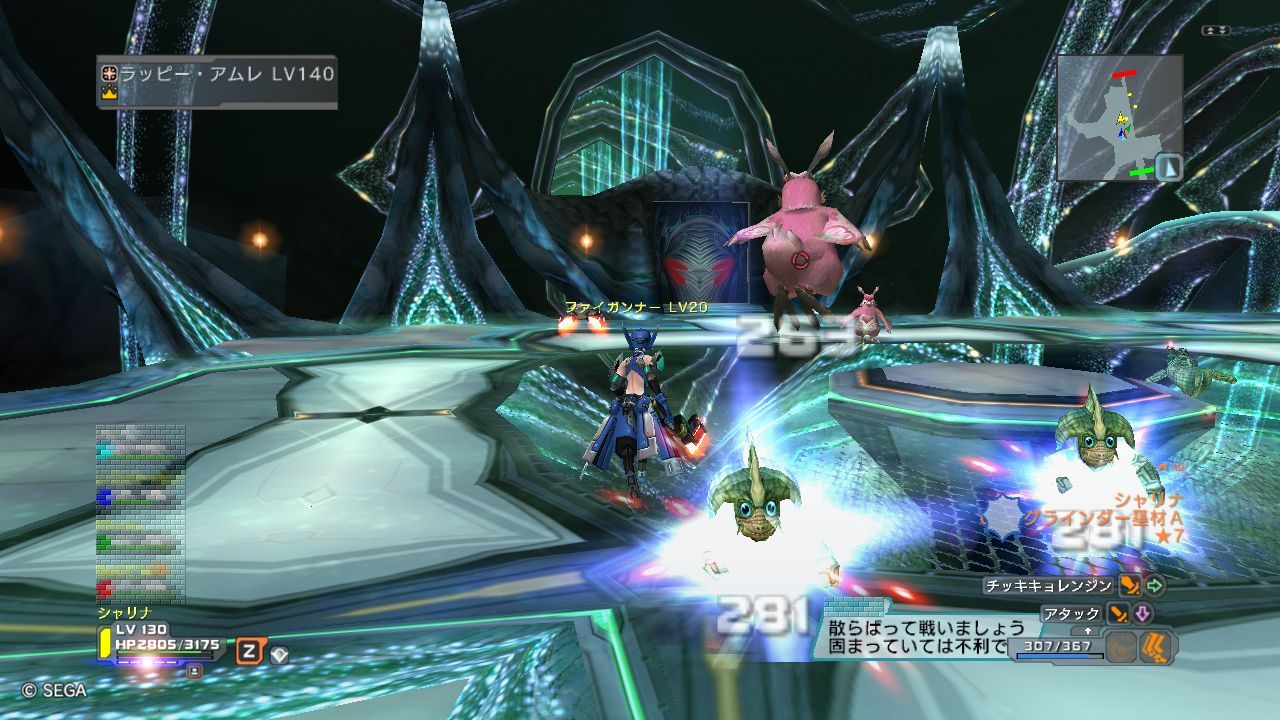Open the ラッピー・アムレ LV140 target panel
This screenshot has height=720, width=1280.
click(216, 81)
